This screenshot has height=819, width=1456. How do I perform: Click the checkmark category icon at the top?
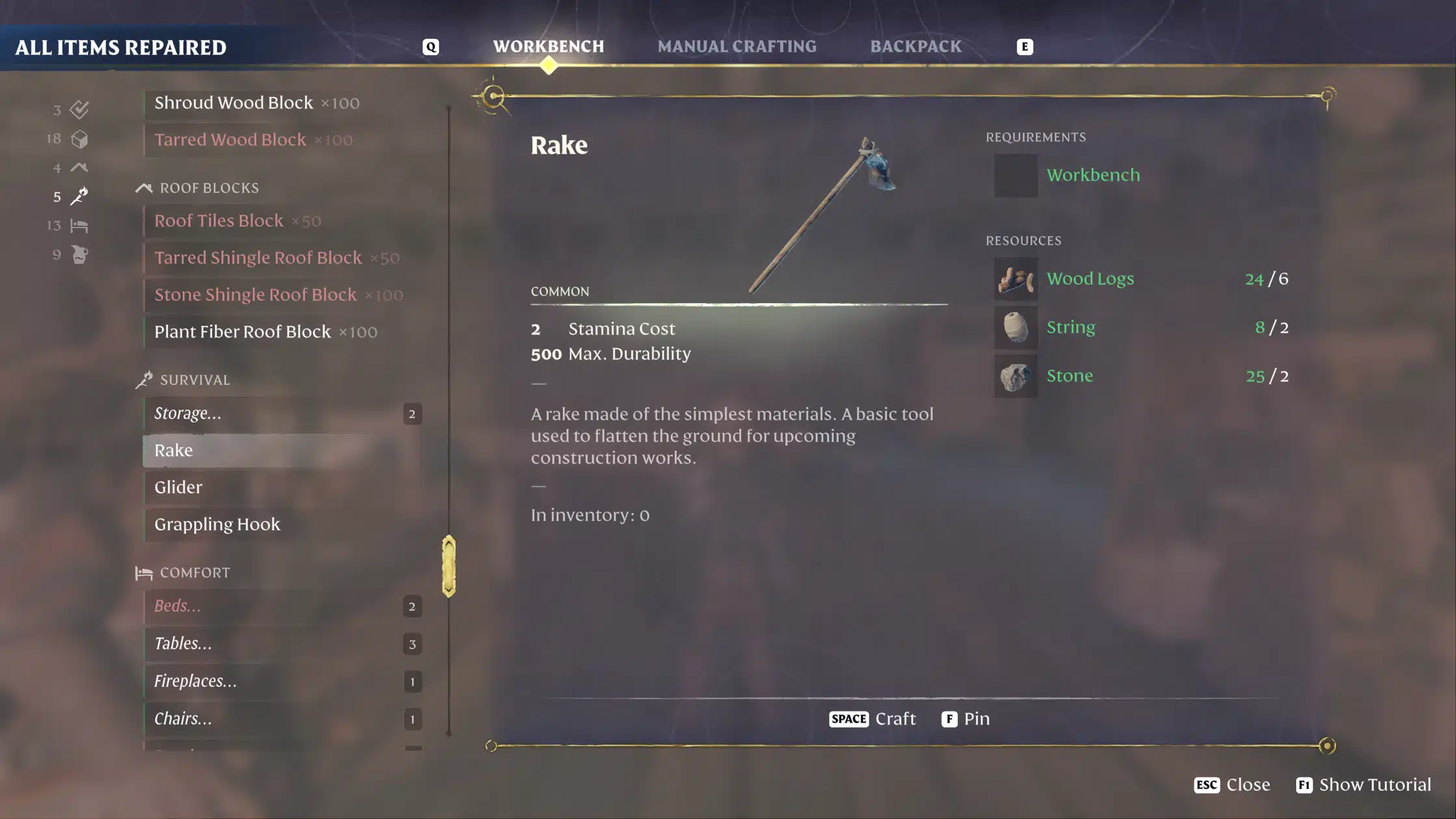(x=79, y=110)
